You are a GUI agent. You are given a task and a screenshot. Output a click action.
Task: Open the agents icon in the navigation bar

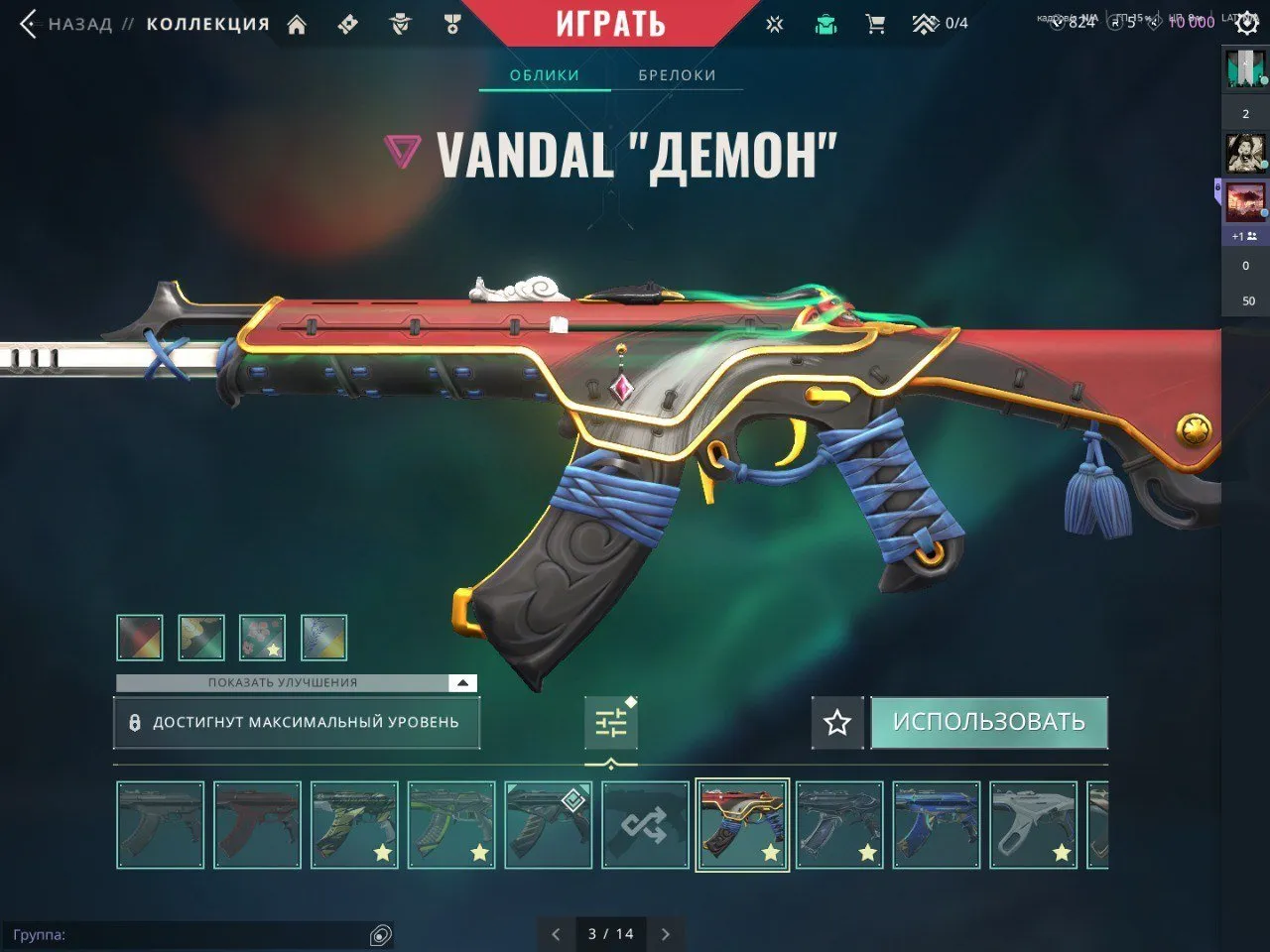400,23
